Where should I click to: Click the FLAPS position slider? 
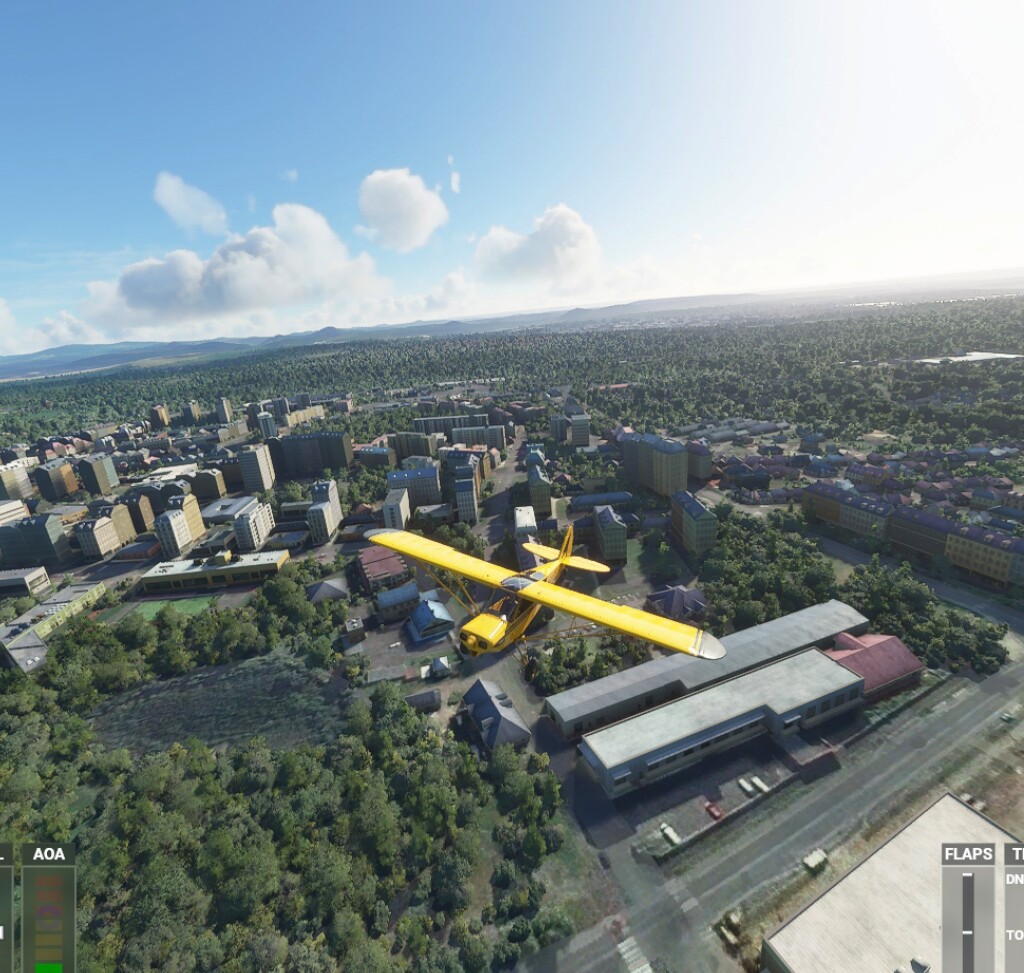(967, 919)
